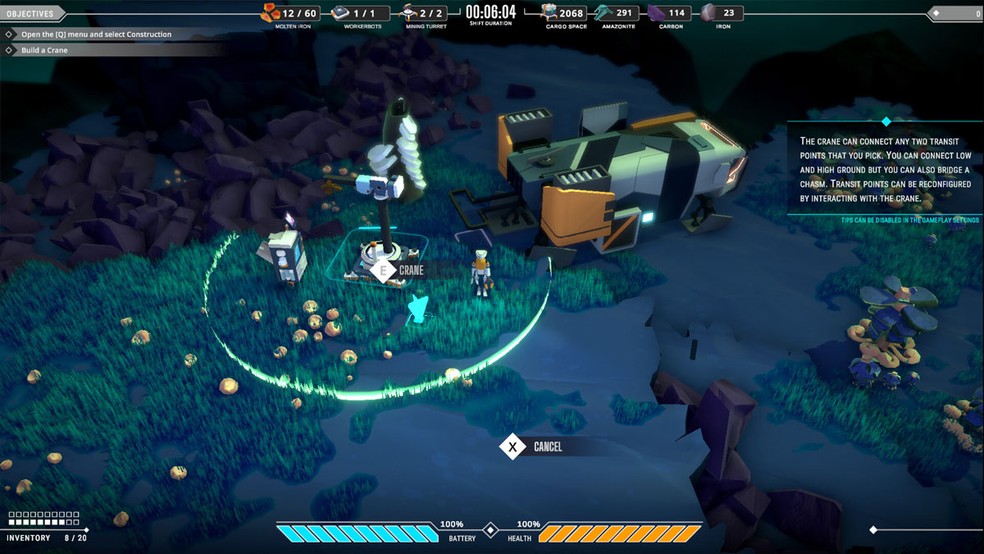Click the crane tutorial tip panel
The width and height of the screenshot is (984, 554).
point(882,170)
